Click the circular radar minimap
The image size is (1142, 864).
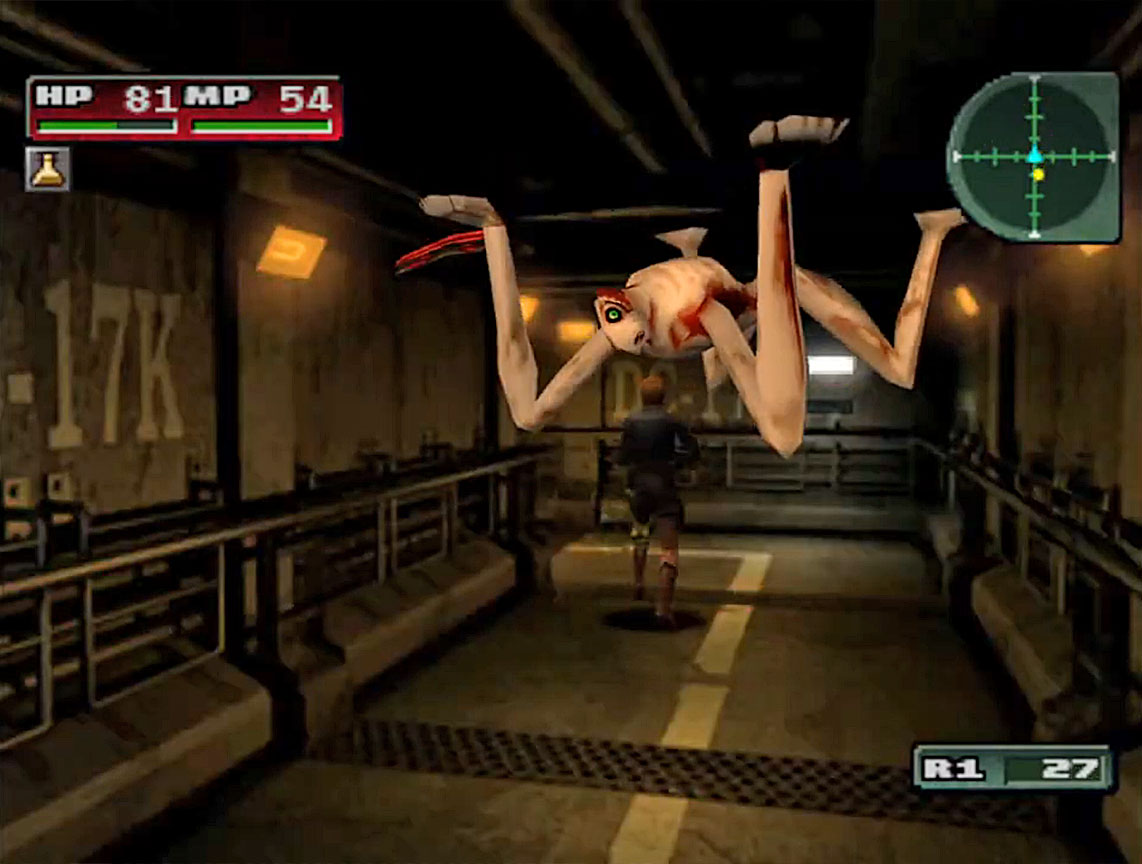tap(1033, 157)
